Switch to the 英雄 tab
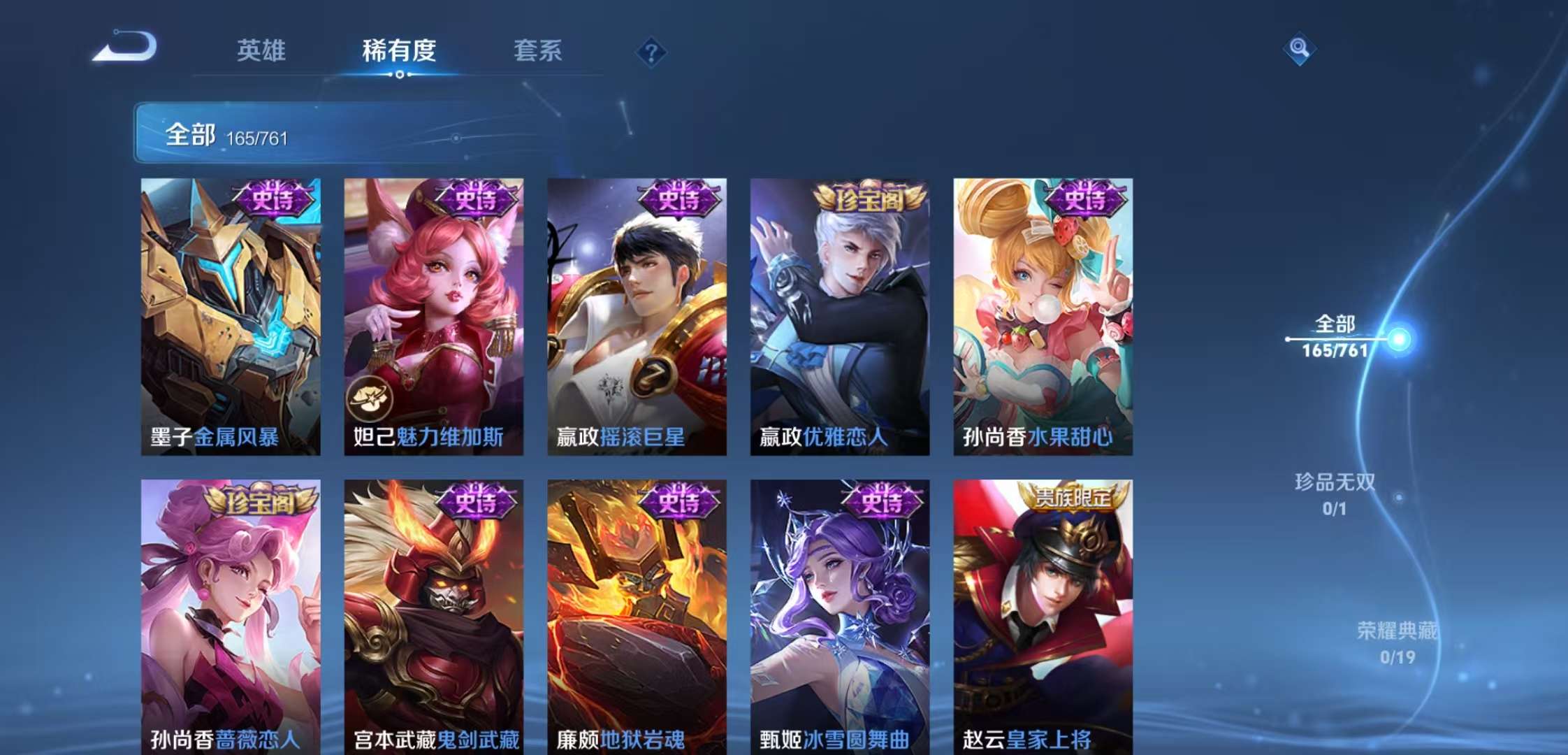 pos(261,50)
